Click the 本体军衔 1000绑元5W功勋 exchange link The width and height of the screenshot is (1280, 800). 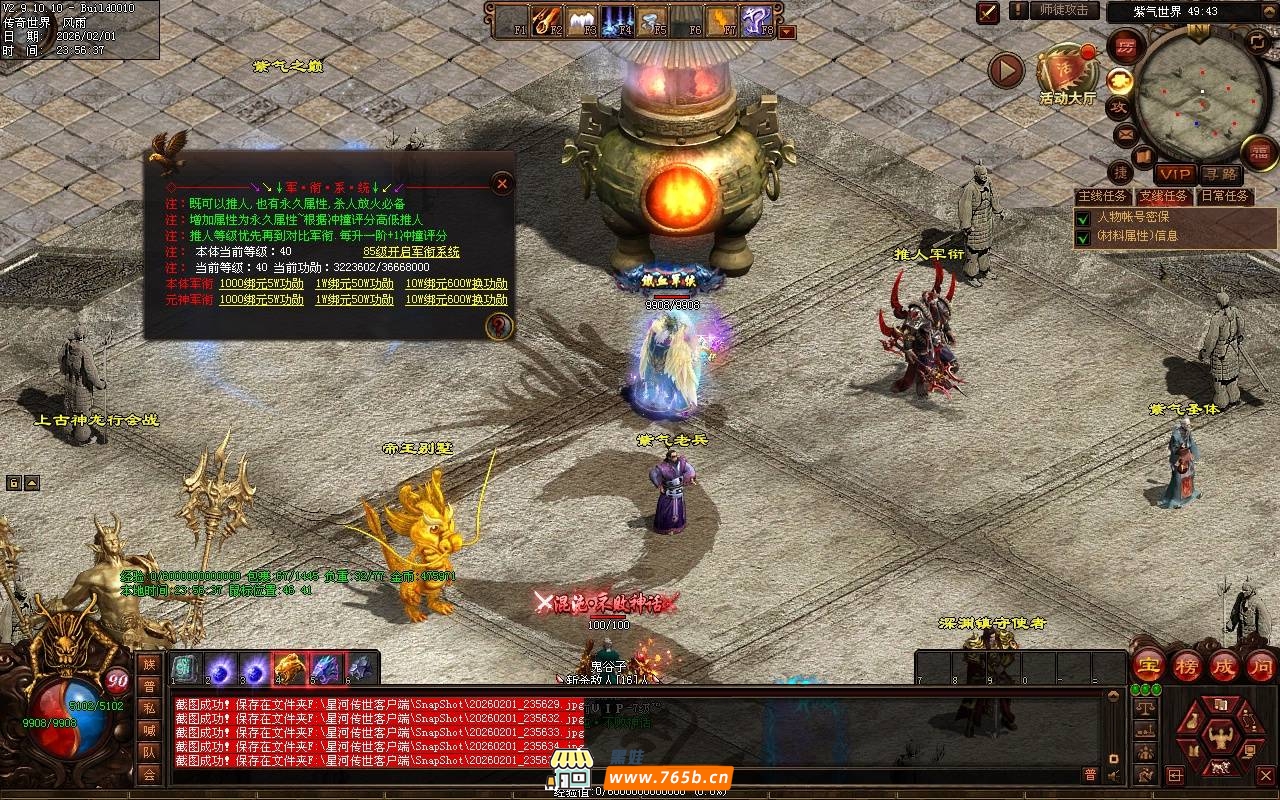point(261,284)
